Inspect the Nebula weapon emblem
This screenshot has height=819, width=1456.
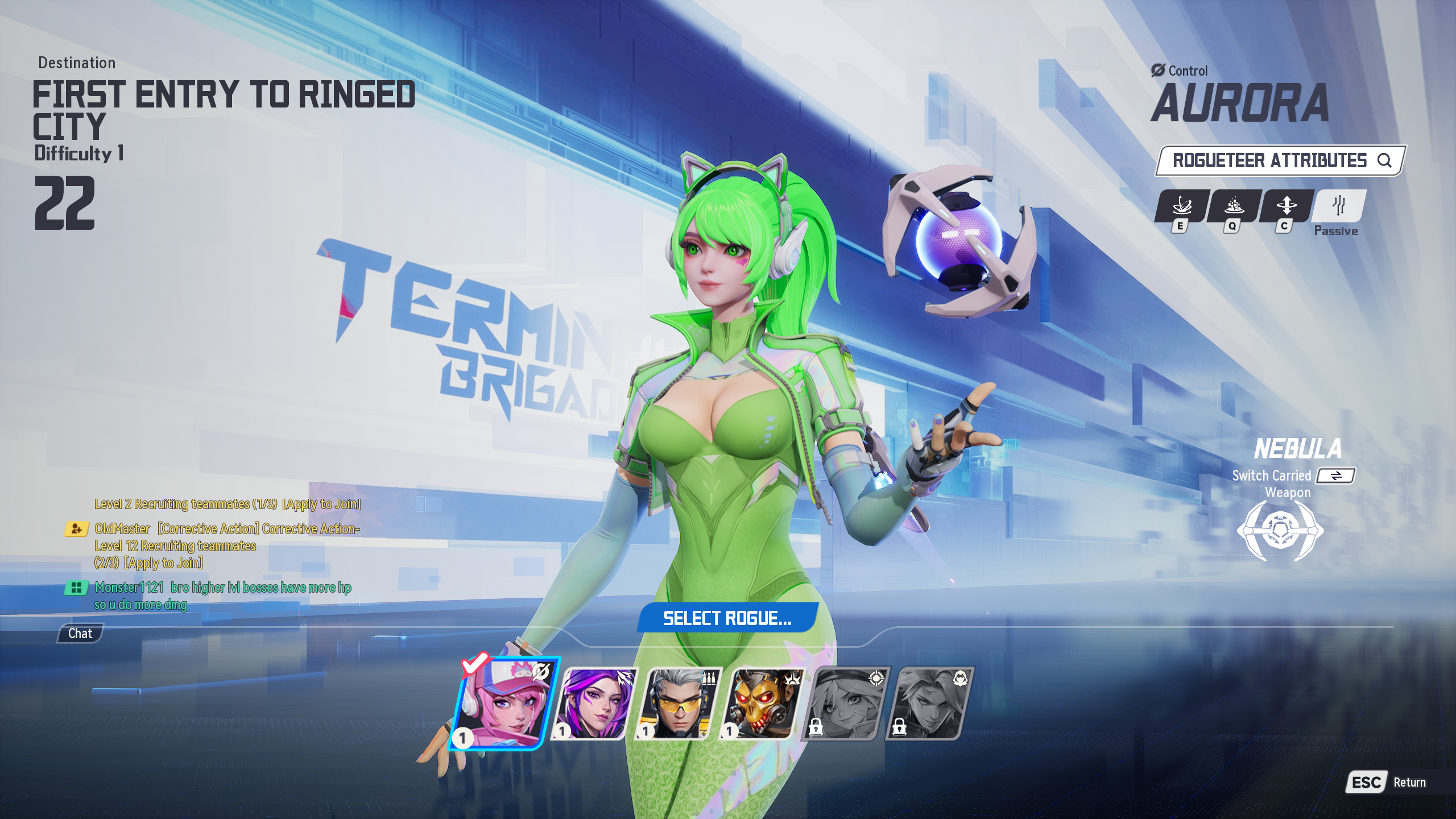pos(1280,532)
